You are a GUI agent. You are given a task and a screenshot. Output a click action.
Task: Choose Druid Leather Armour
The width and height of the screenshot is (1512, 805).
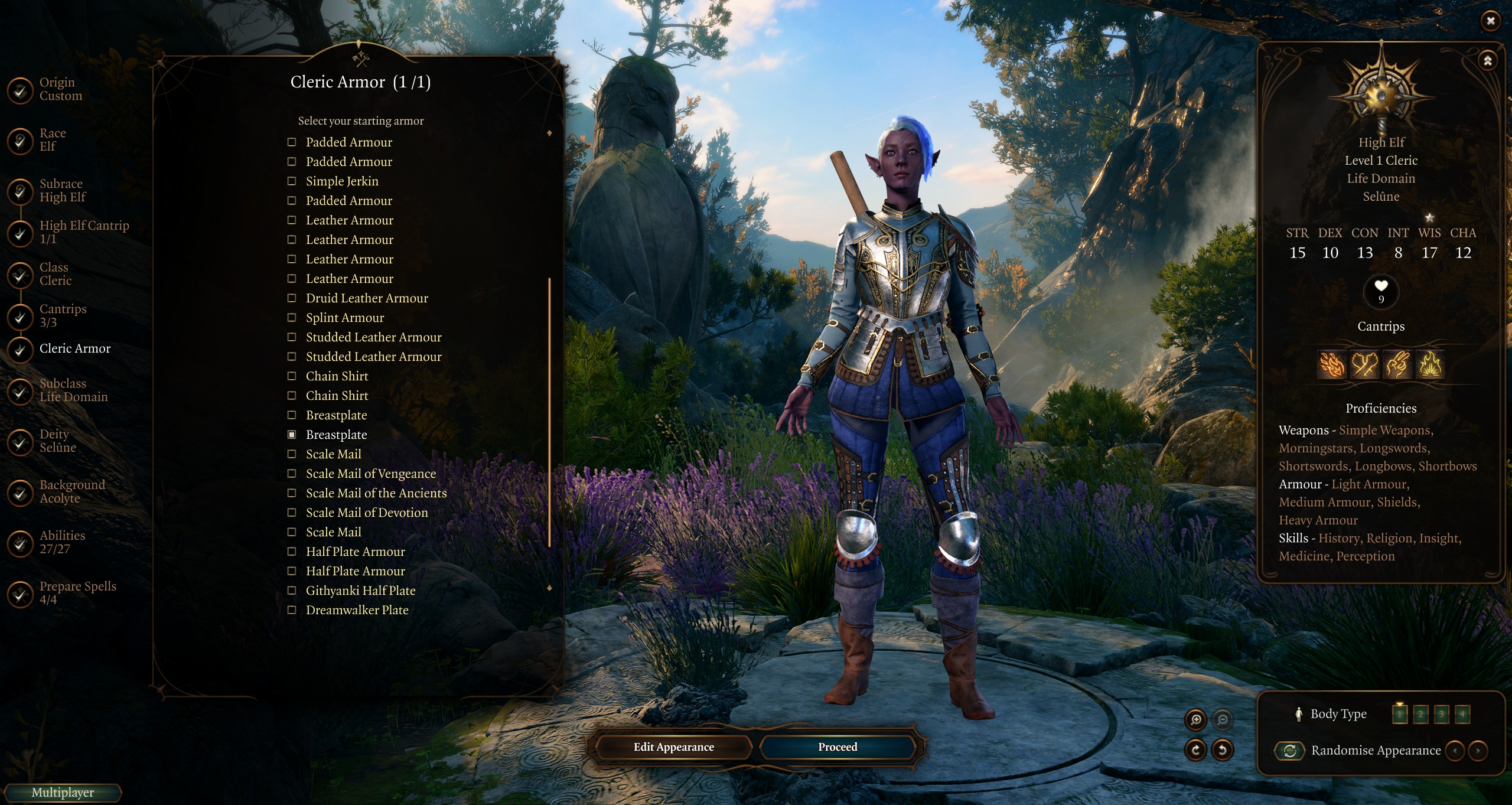(292, 298)
